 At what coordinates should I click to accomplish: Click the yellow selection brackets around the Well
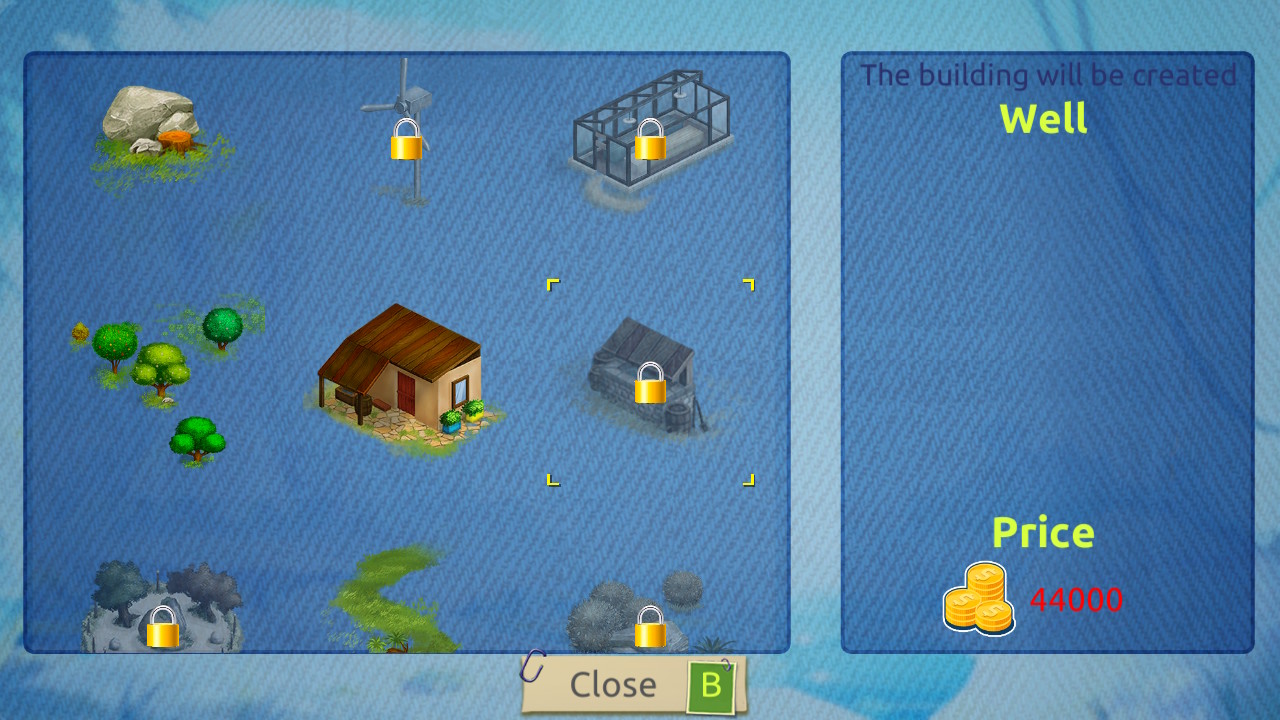[553, 285]
